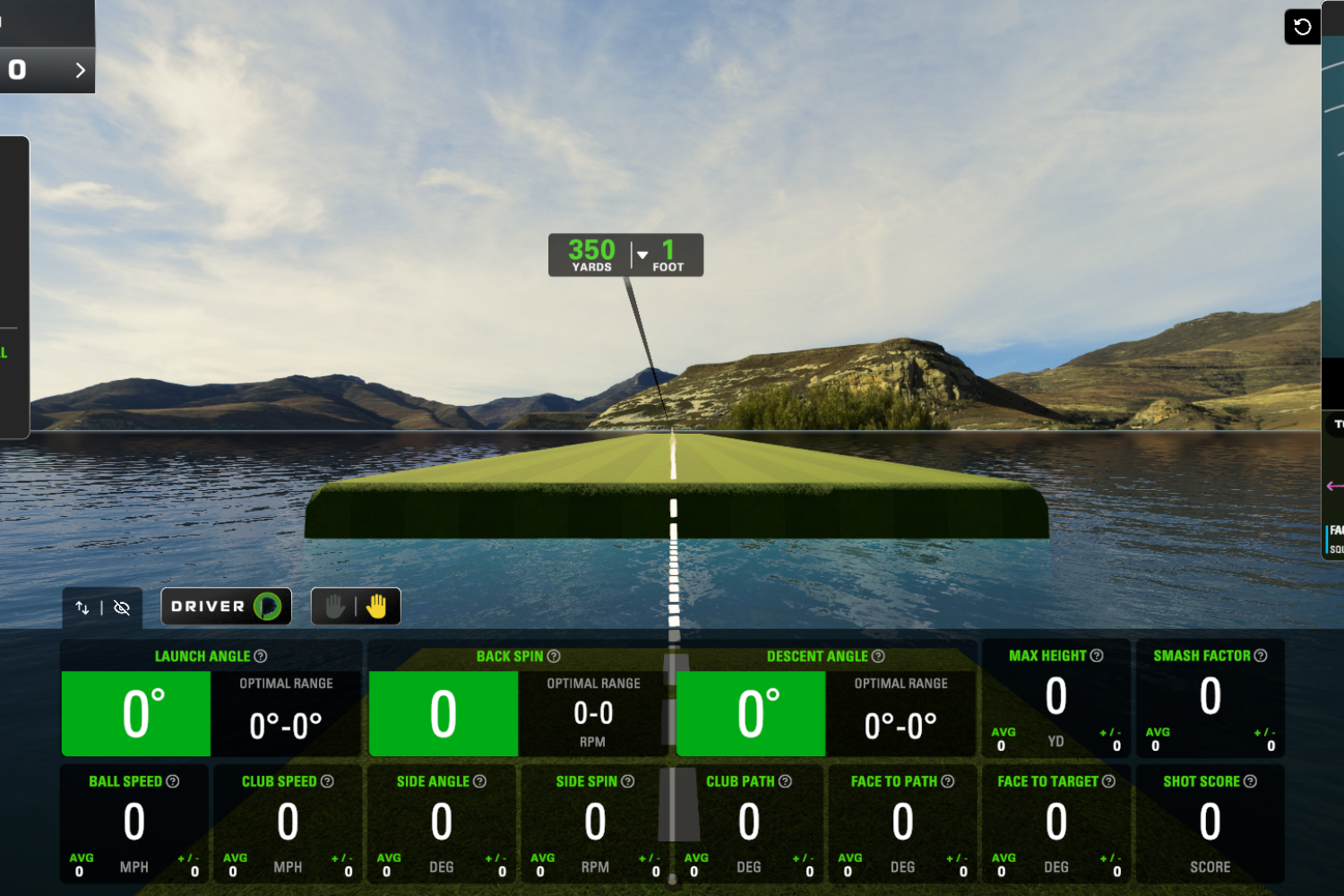
Task: Click the pink face angle arrow indicator on right
Action: (x=1333, y=487)
